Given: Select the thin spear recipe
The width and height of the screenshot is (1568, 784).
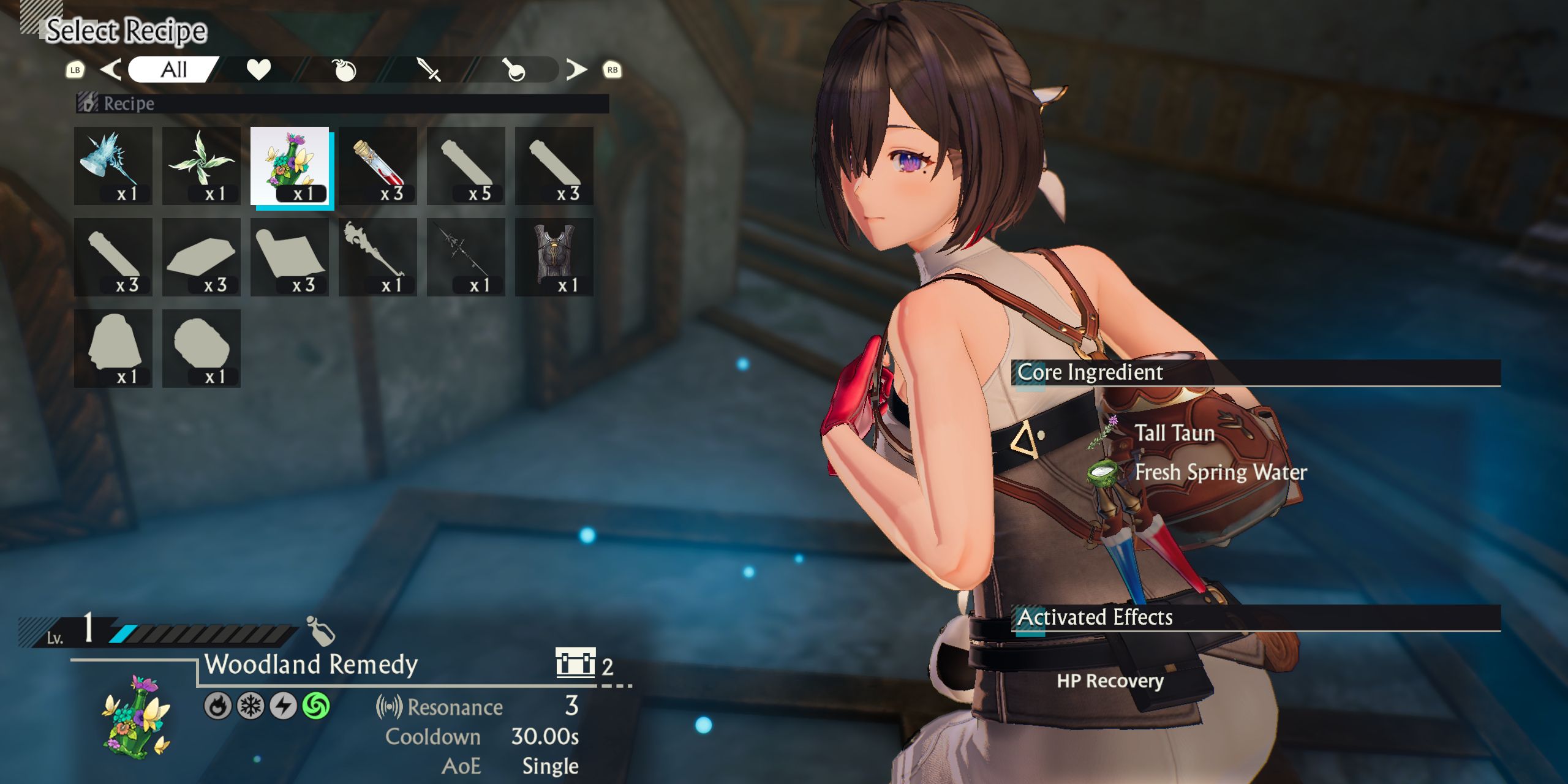Looking at the screenshot, I should point(466,257).
